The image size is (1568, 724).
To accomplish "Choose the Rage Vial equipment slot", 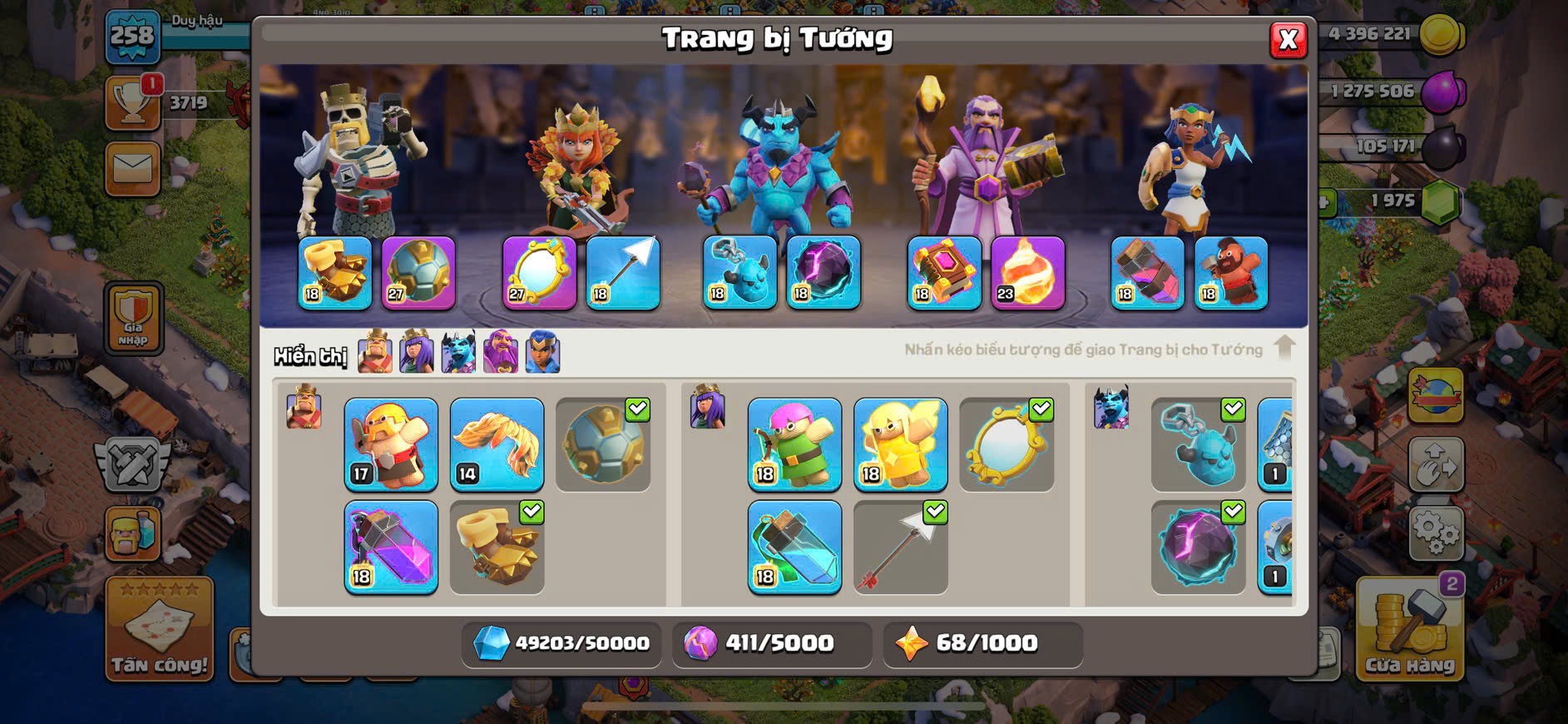I will (391, 547).
